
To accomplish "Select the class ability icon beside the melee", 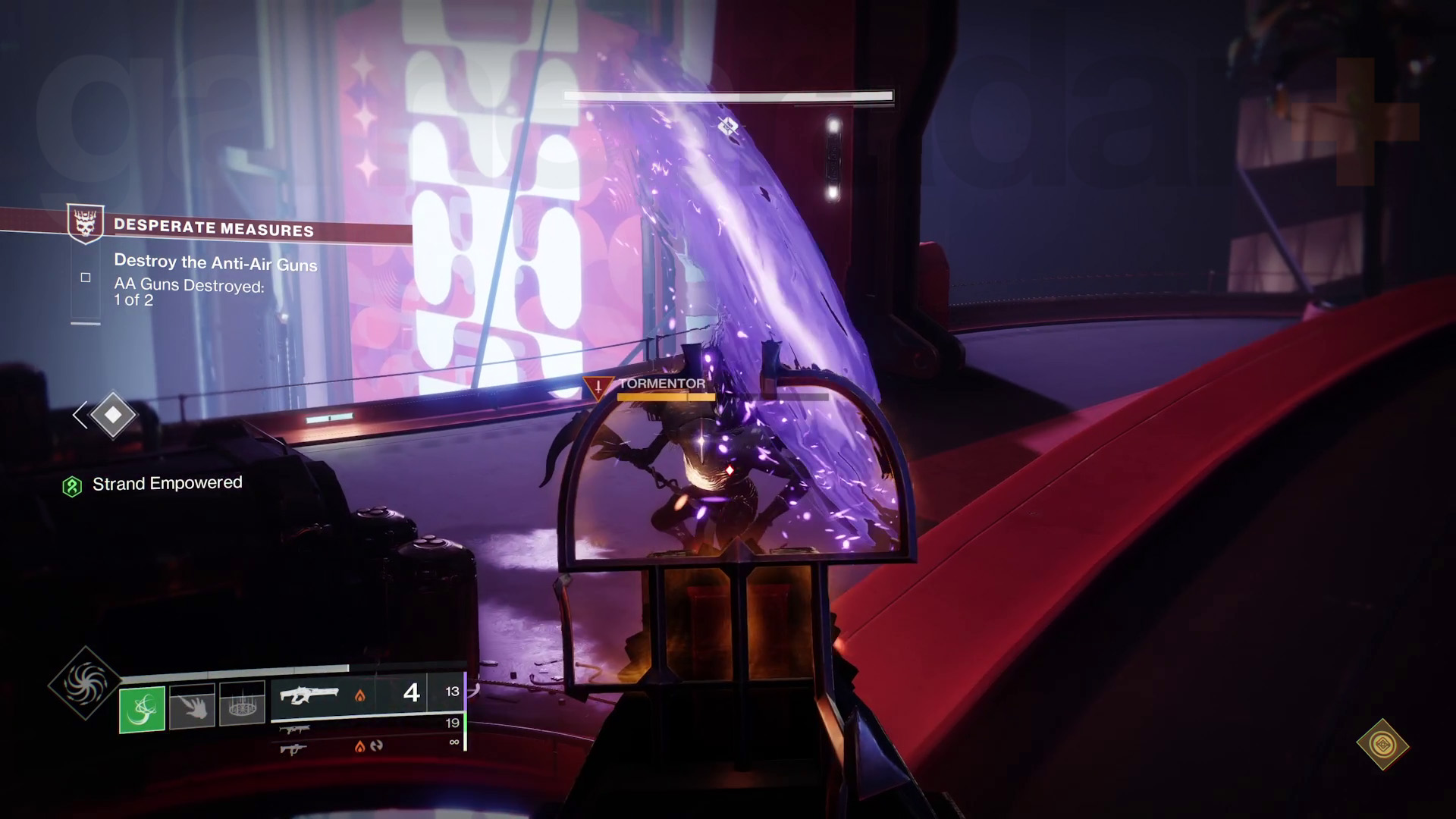I will pyautogui.click(x=243, y=703).
